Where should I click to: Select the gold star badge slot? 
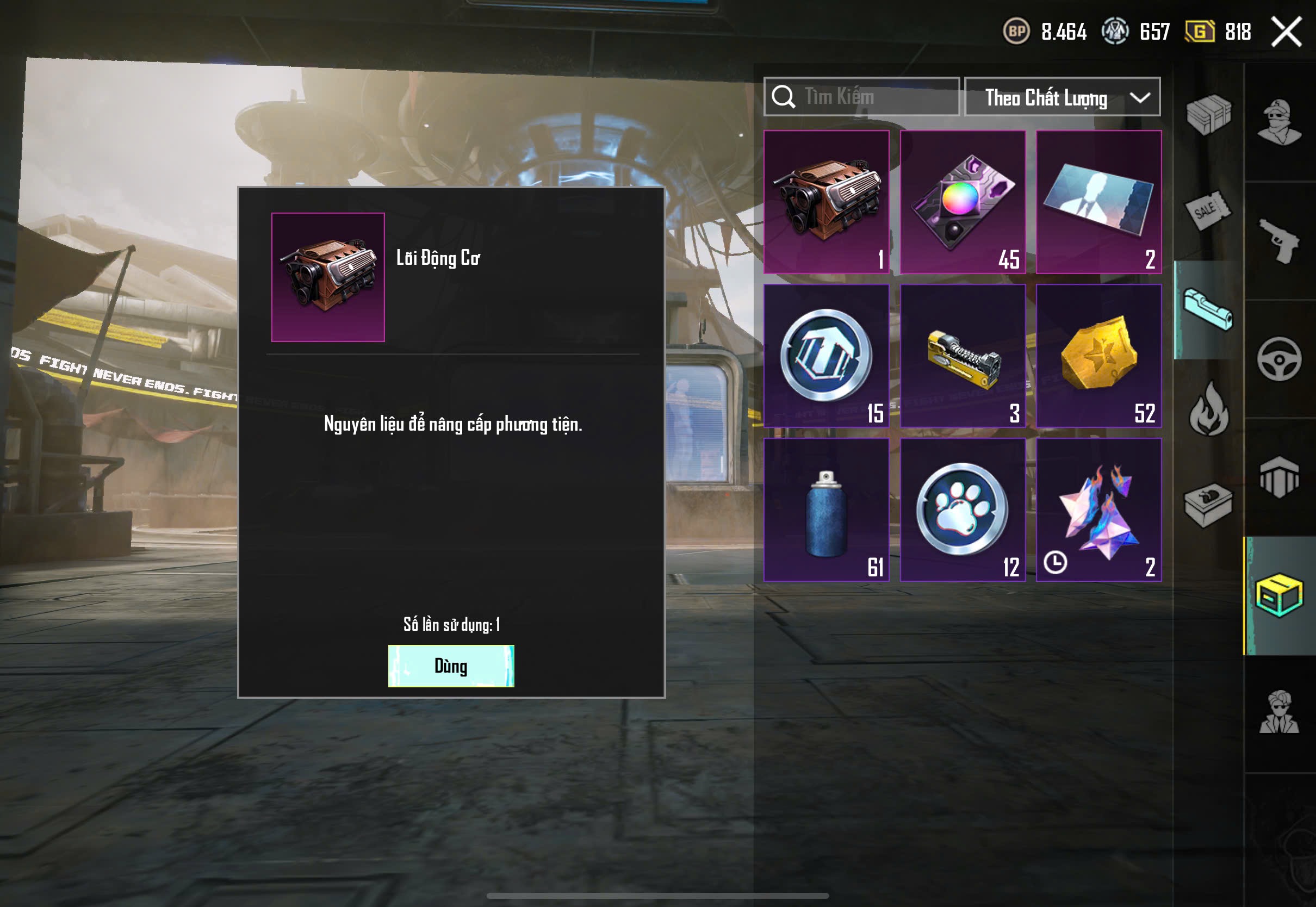click(x=1098, y=356)
